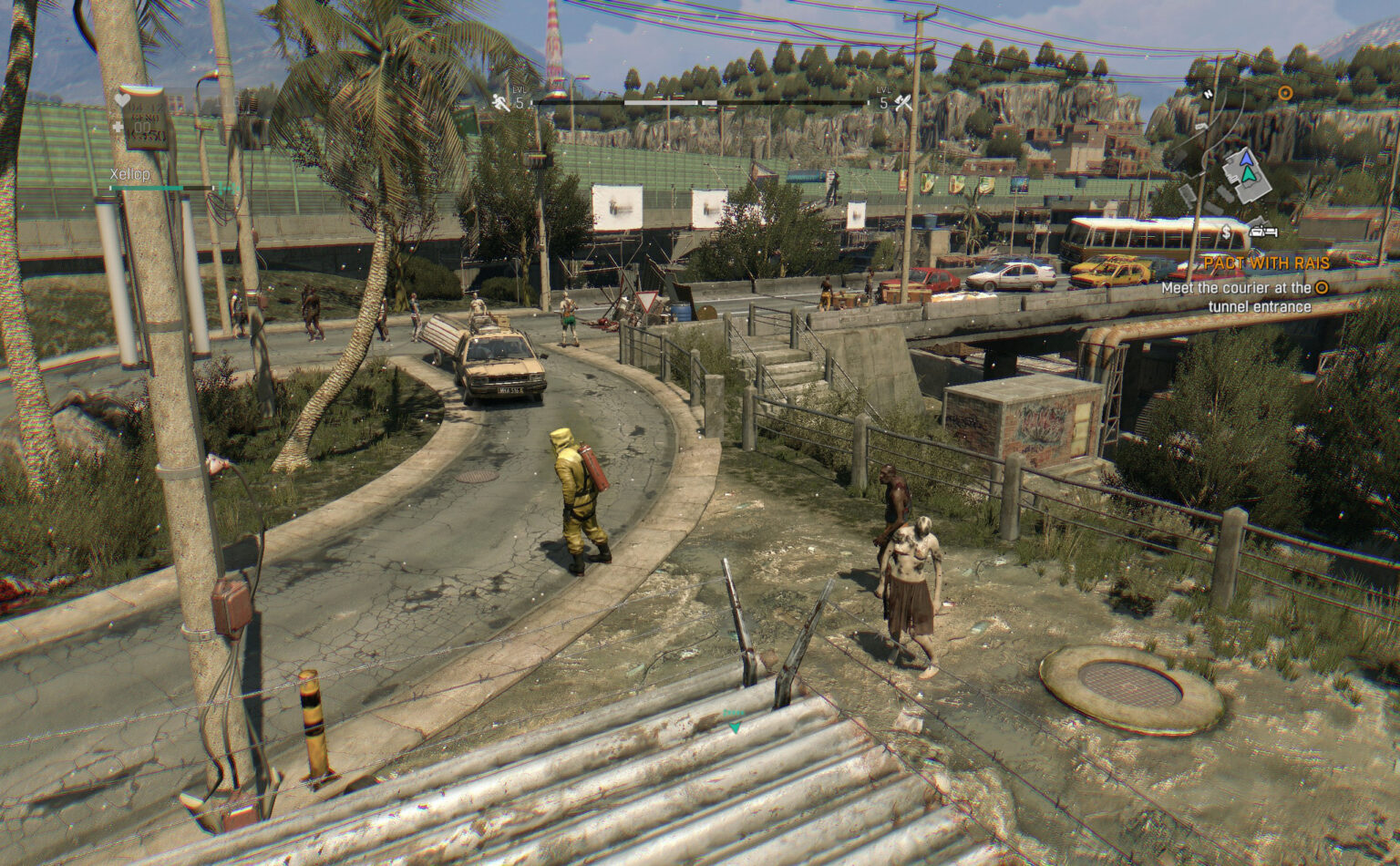The image size is (1400, 866).
Task: Select the blue arrow marker on the minimap
Action: tap(1247, 159)
